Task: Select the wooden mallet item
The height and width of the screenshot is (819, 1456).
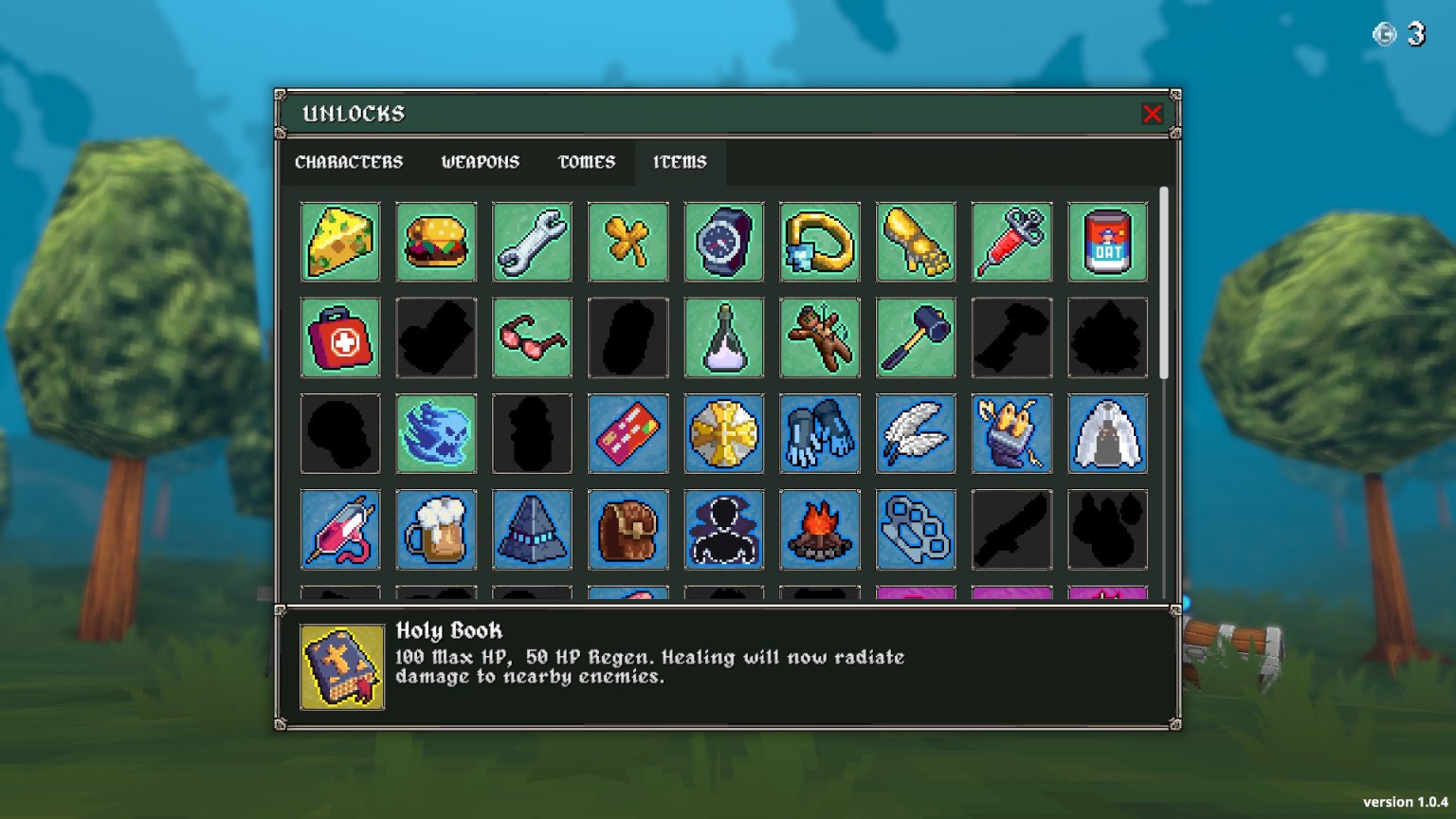Action: (x=916, y=337)
